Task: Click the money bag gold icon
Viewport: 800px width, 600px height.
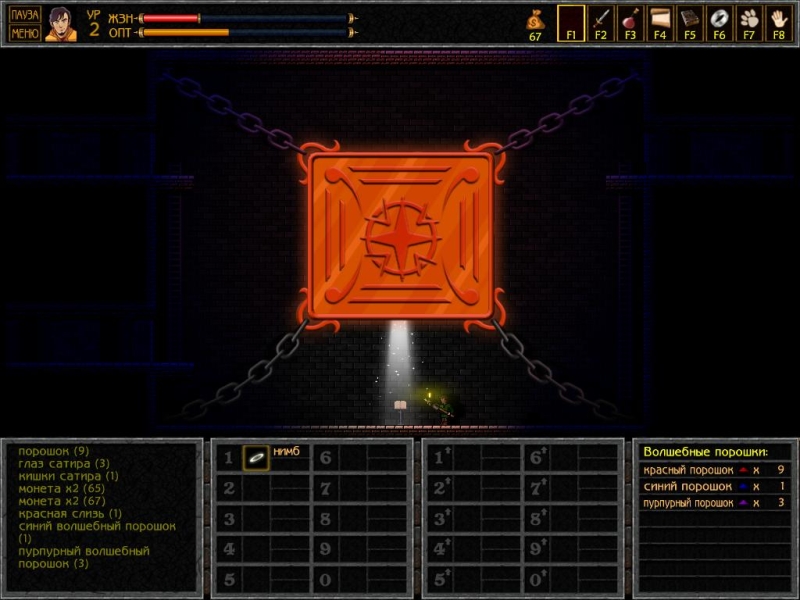Action: click(535, 19)
